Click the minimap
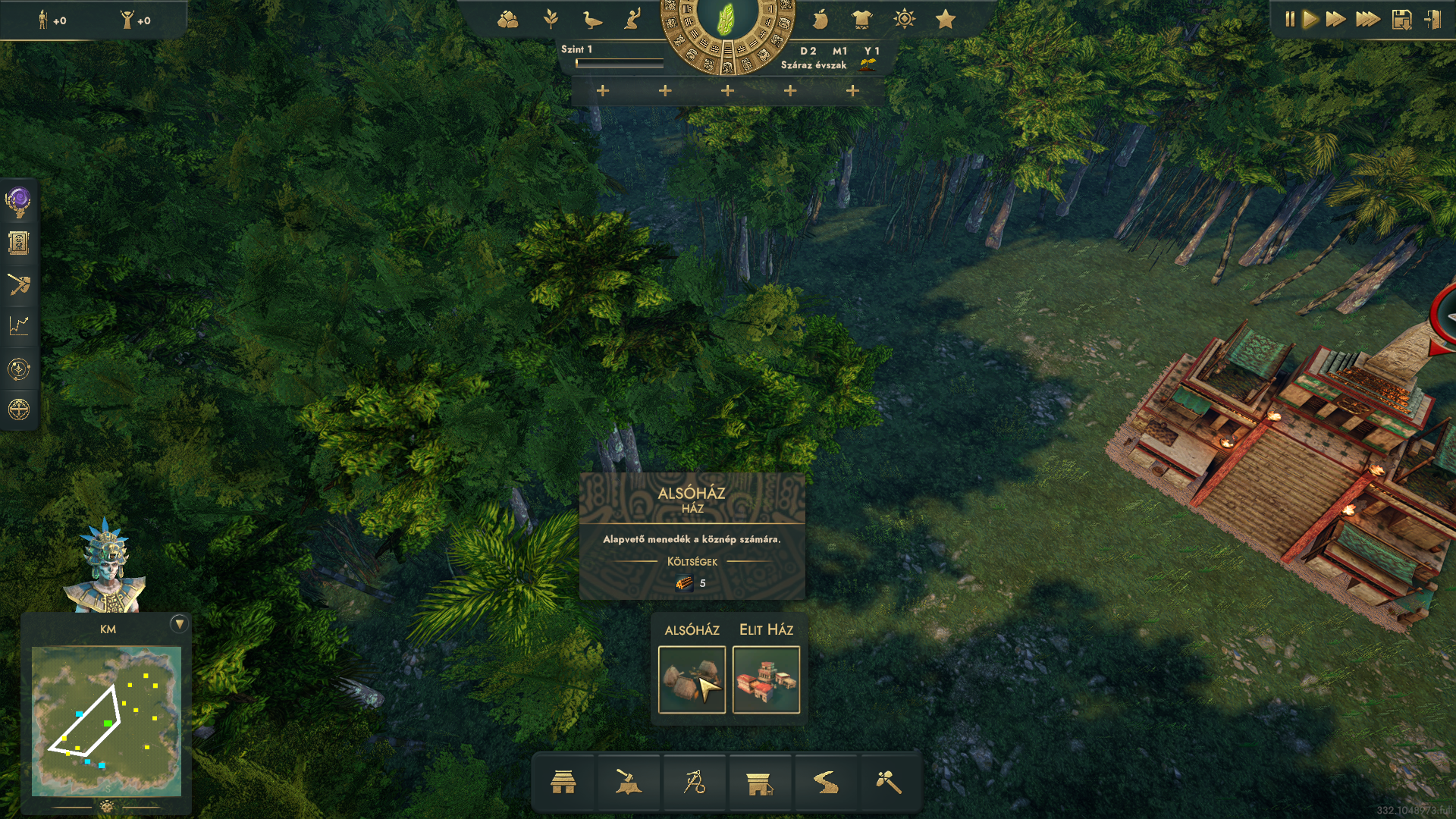 pyautogui.click(x=106, y=720)
